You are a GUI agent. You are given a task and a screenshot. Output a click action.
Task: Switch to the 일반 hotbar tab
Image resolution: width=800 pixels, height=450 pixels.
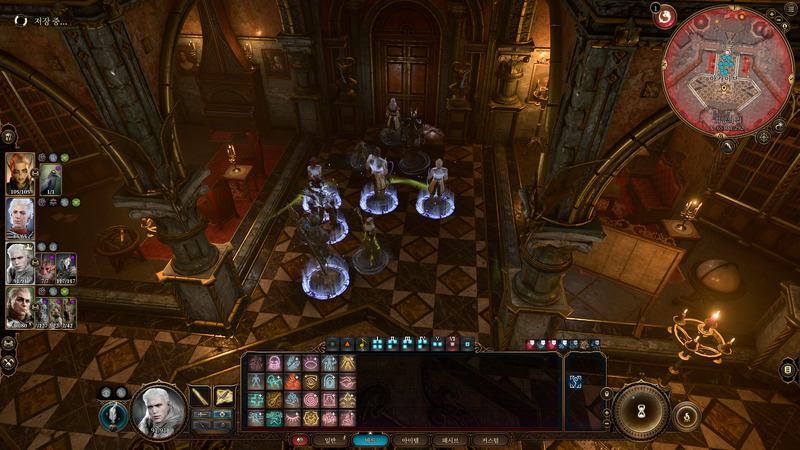[x=326, y=440]
